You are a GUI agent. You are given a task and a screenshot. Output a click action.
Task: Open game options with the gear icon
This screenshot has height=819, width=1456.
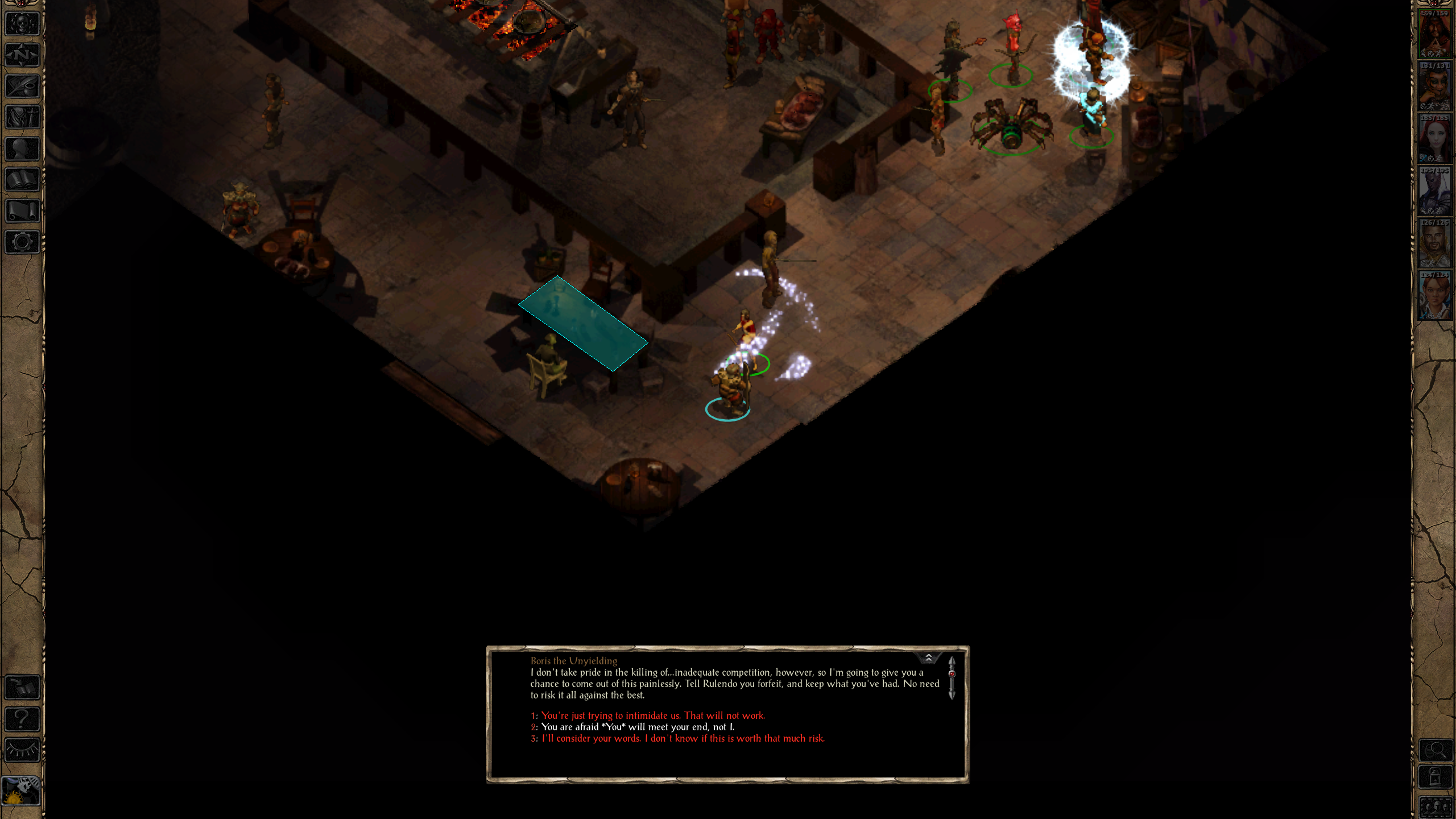pyautogui.click(x=22, y=242)
